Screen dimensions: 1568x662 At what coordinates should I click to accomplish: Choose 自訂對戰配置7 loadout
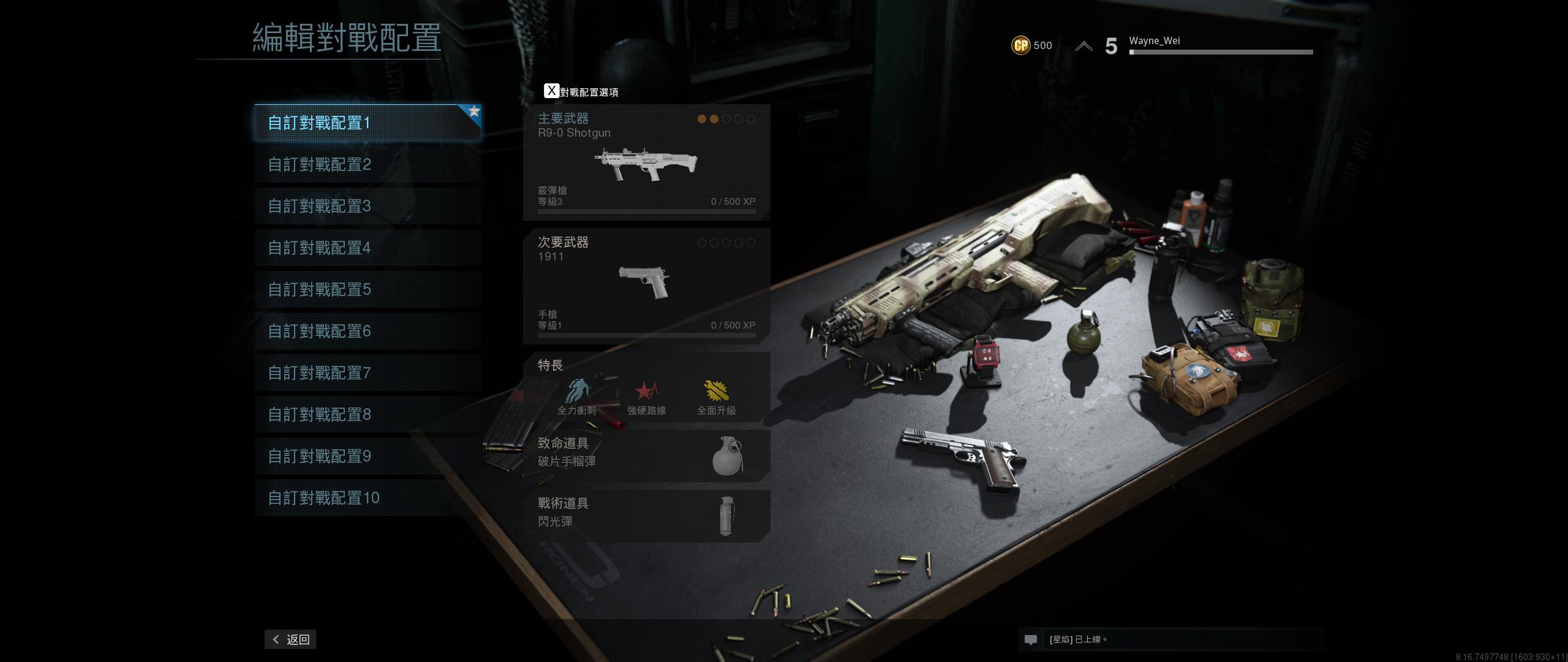(x=367, y=373)
